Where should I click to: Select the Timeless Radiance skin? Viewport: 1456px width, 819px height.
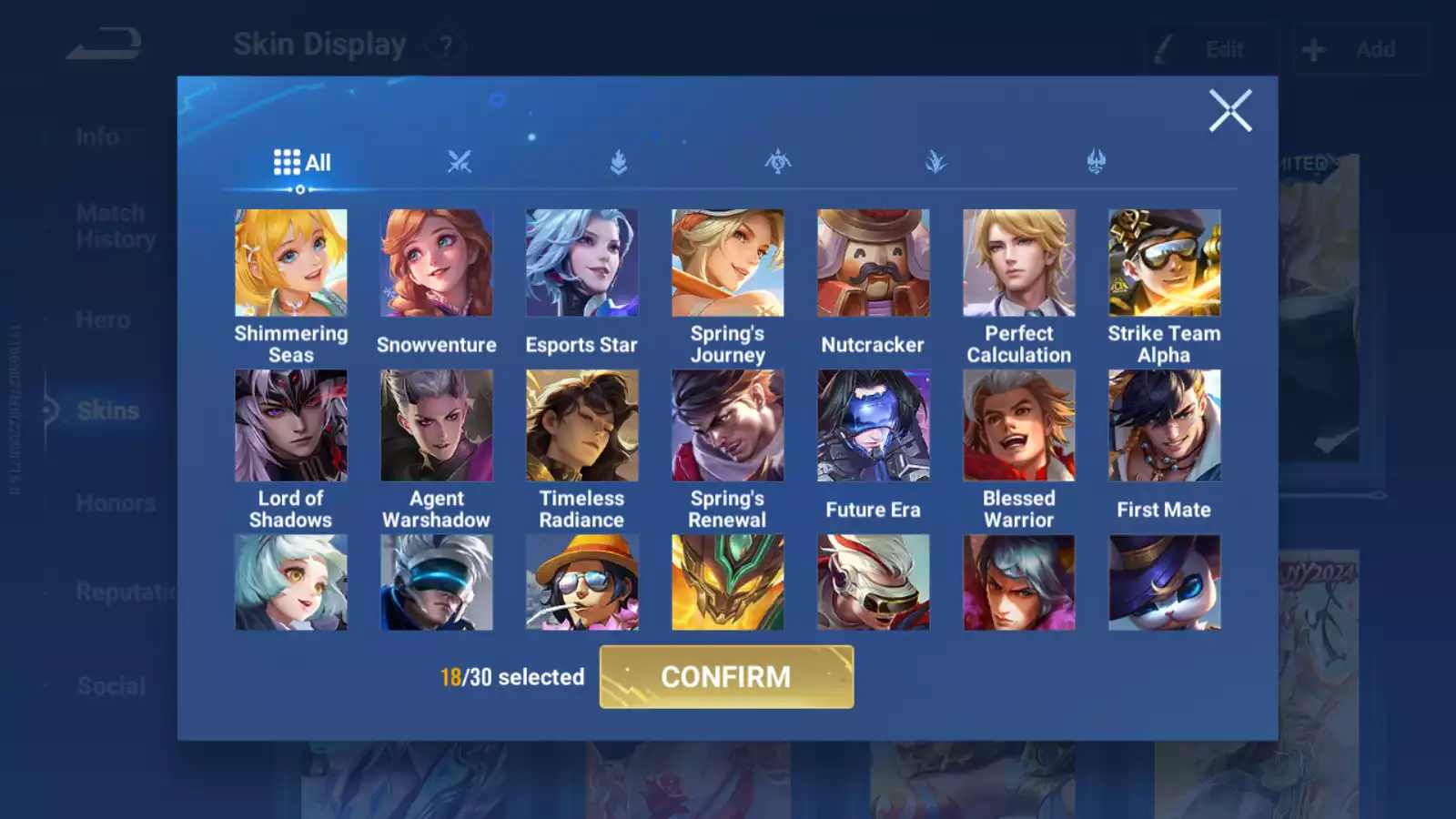582,425
